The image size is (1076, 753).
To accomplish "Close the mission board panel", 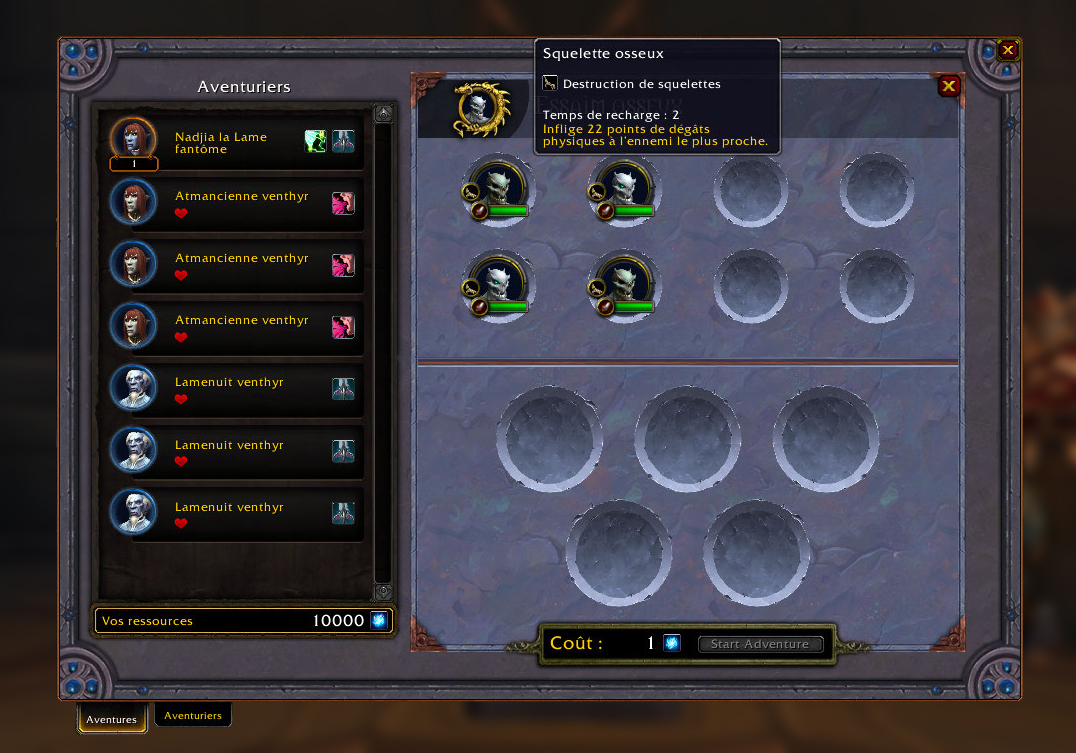I will 949,86.
